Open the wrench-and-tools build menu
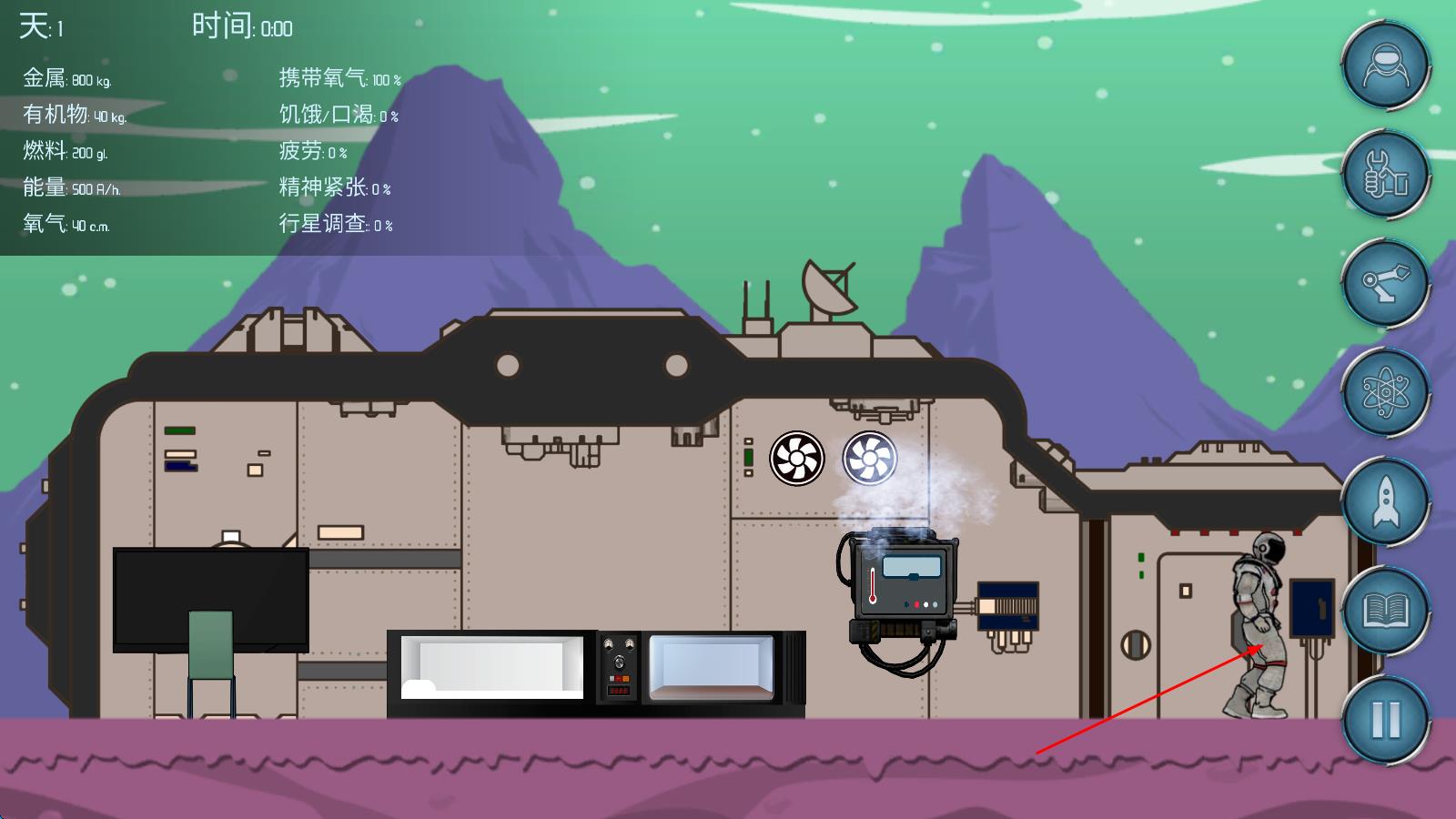Screen dimensions: 1456x819 tap(1385, 175)
